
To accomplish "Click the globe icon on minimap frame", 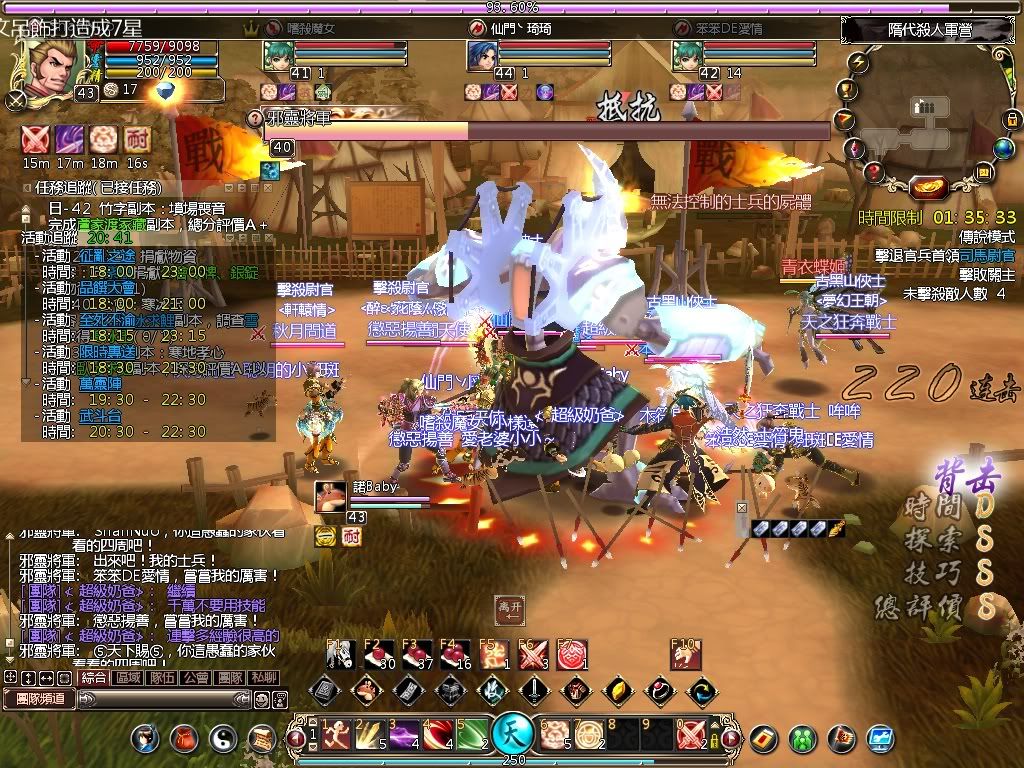I will tap(1003, 148).
